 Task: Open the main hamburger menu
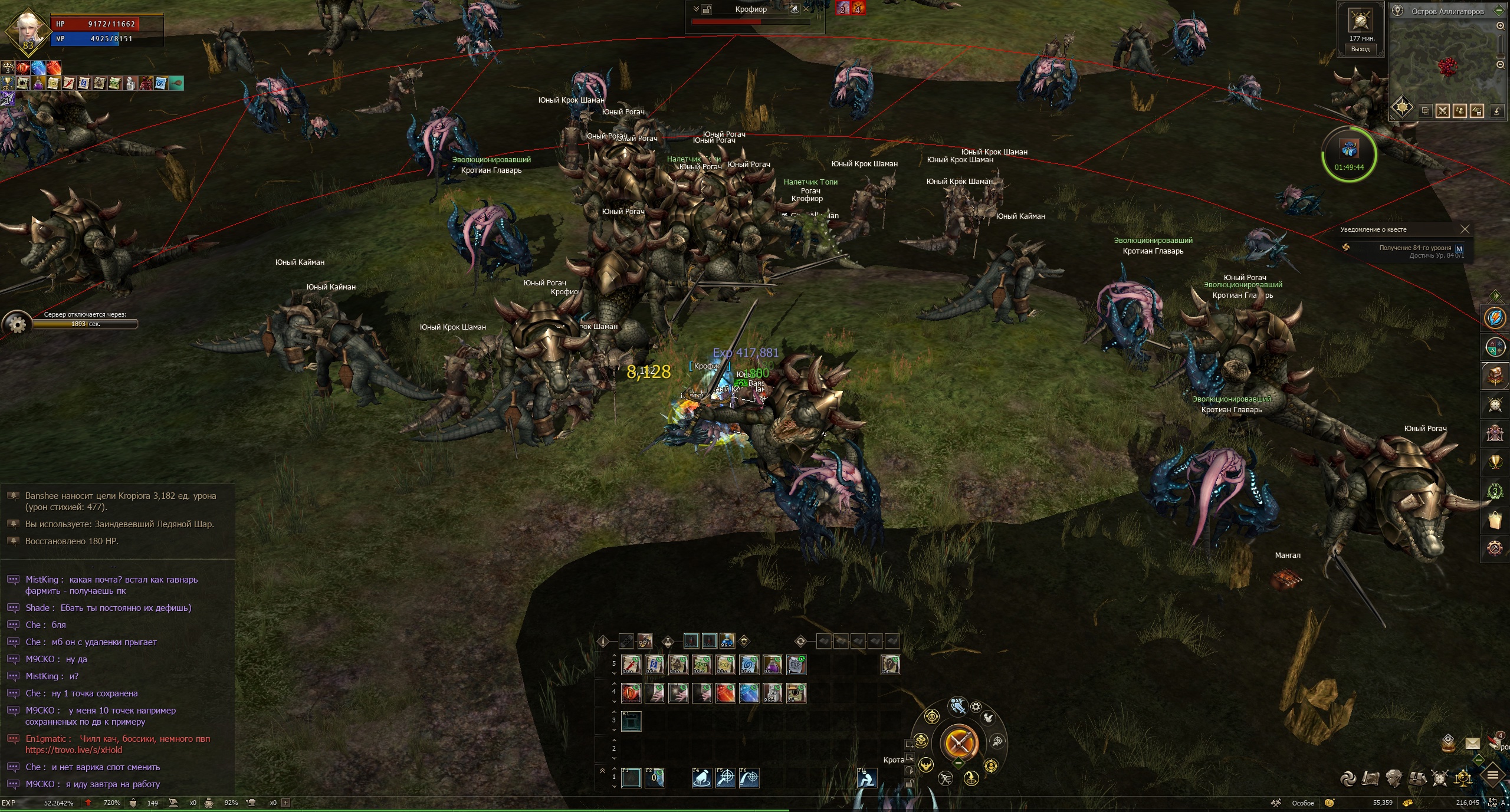(x=1493, y=775)
